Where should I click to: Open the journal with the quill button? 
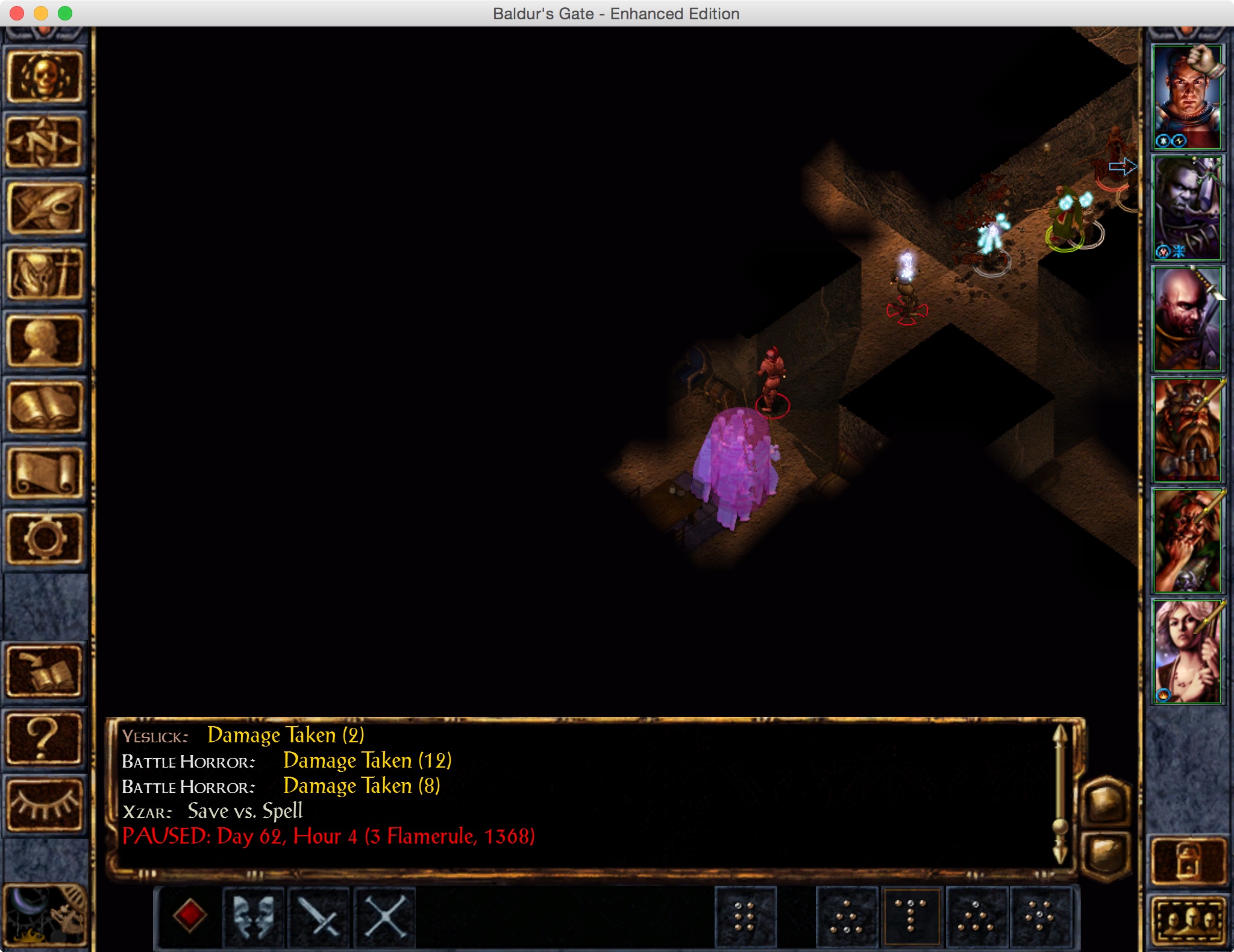coord(45,209)
